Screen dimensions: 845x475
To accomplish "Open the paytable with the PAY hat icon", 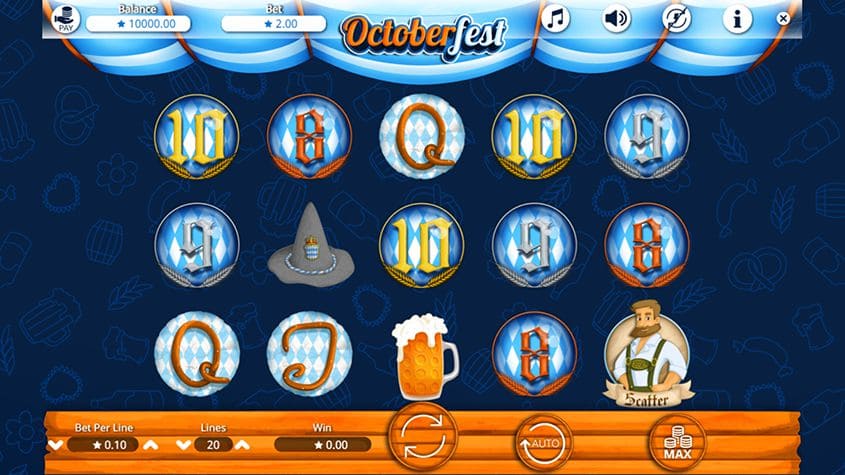I will tap(66, 21).
